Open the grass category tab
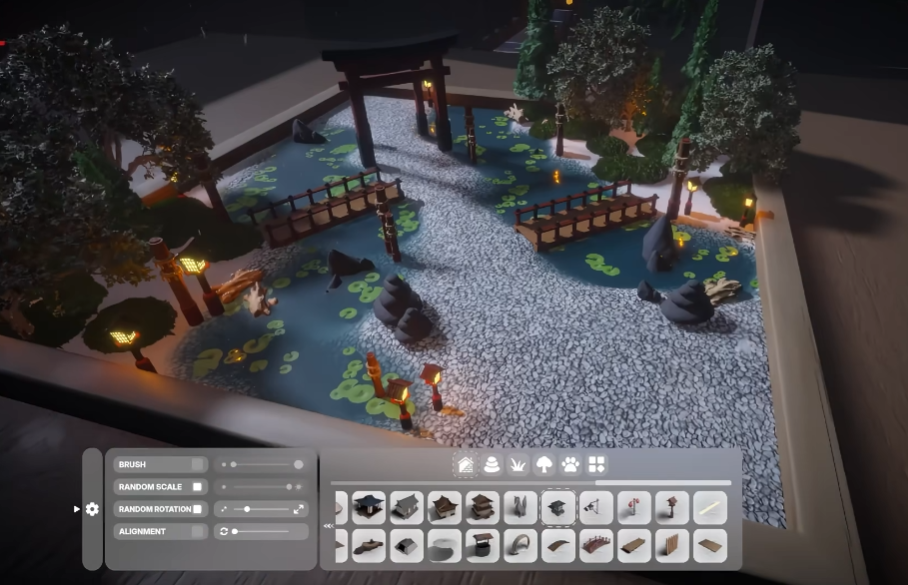Viewport: 908px width, 585px height. [518, 464]
